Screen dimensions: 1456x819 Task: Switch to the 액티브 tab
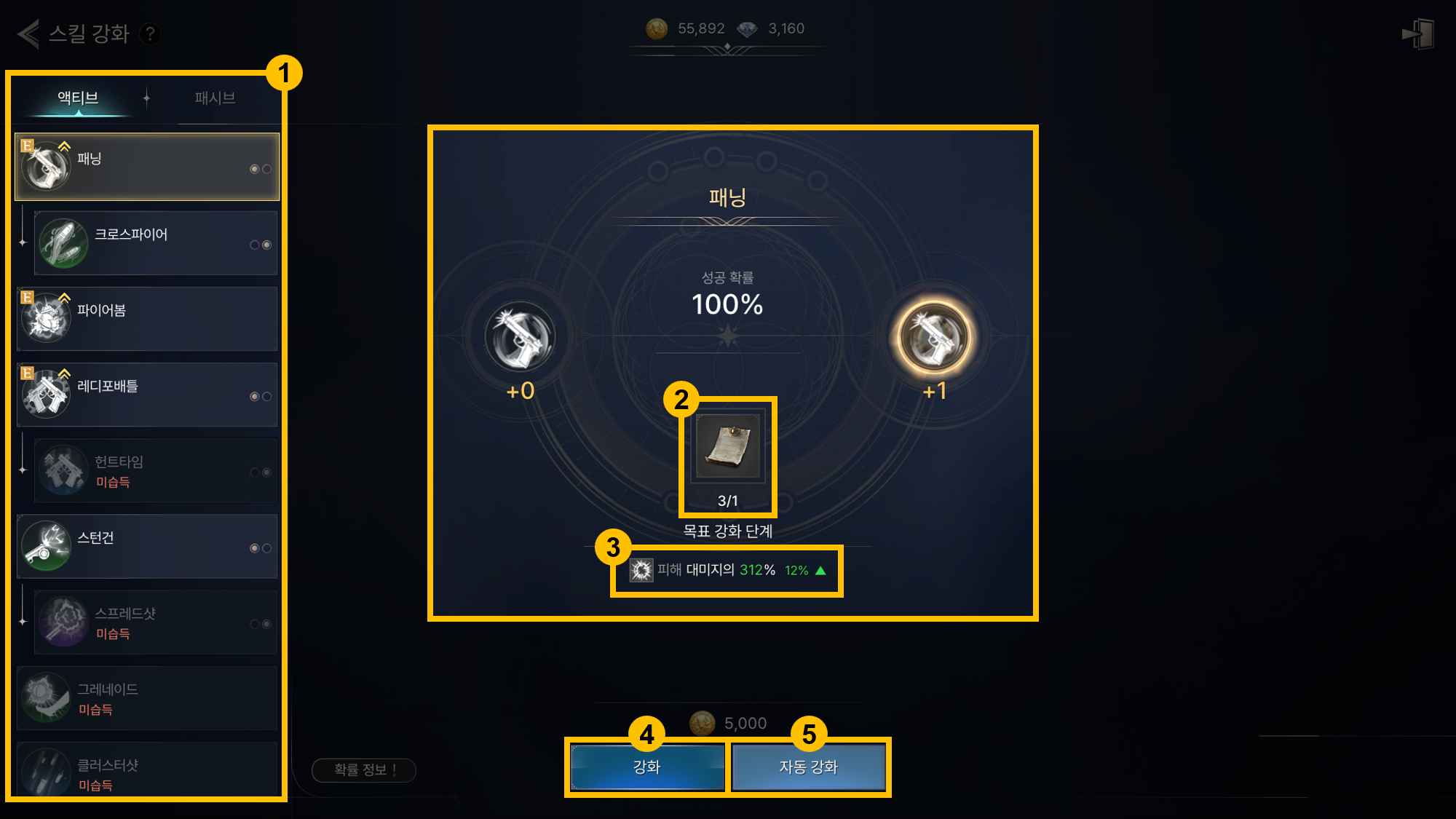coord(78,98)
